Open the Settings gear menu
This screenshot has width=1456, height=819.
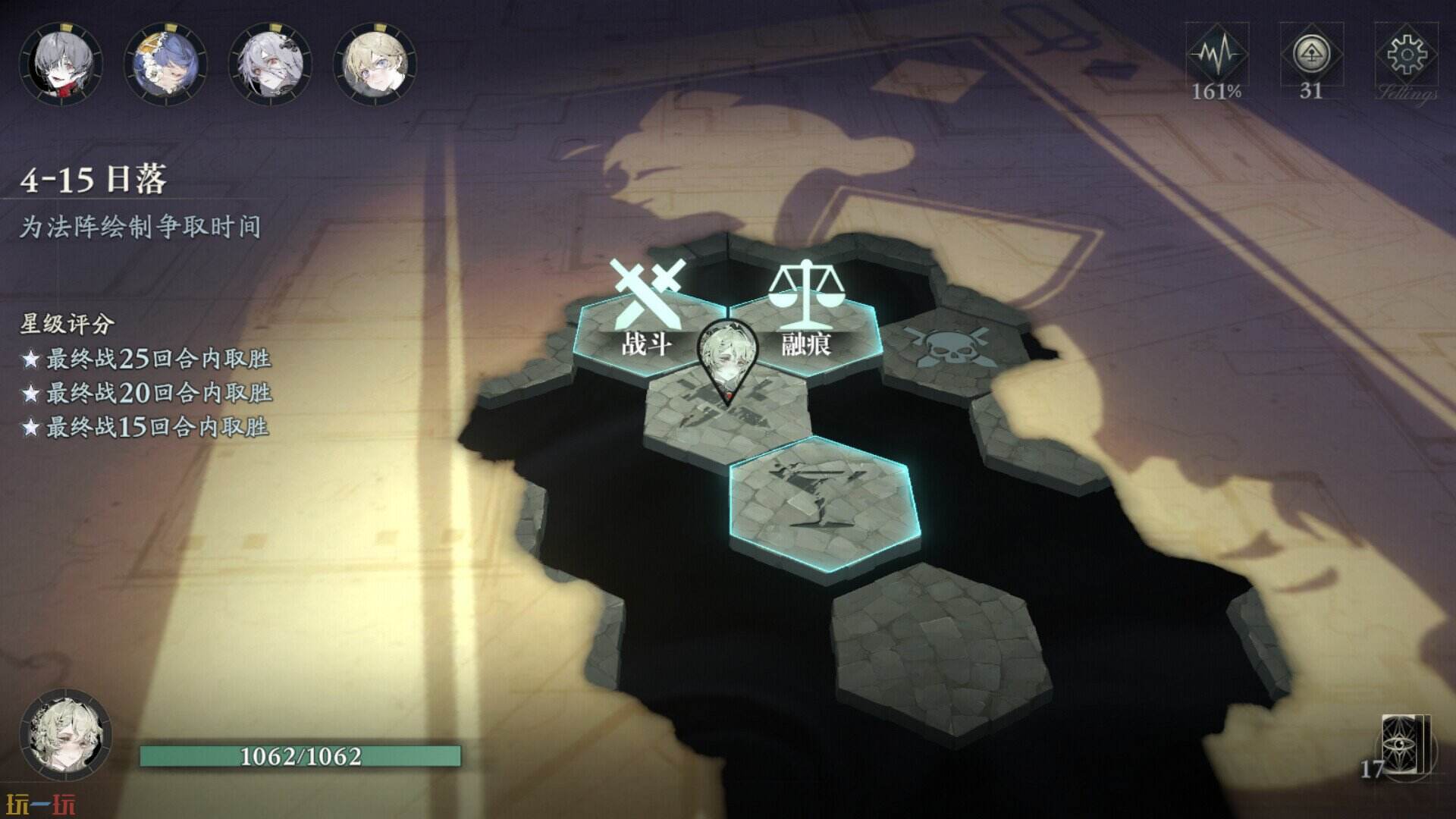(1406, 57)
